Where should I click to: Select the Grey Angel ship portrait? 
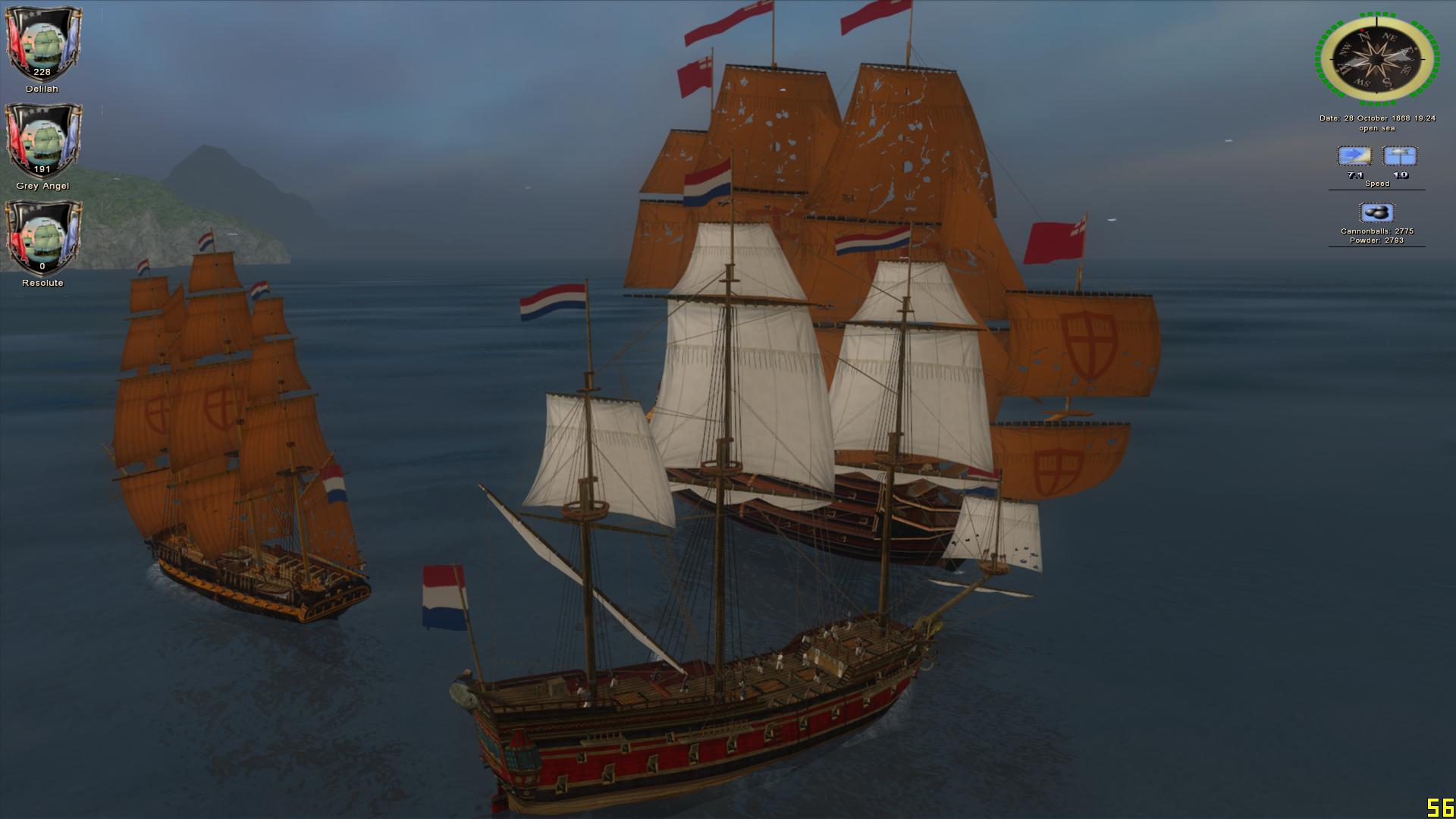(42, 142)
